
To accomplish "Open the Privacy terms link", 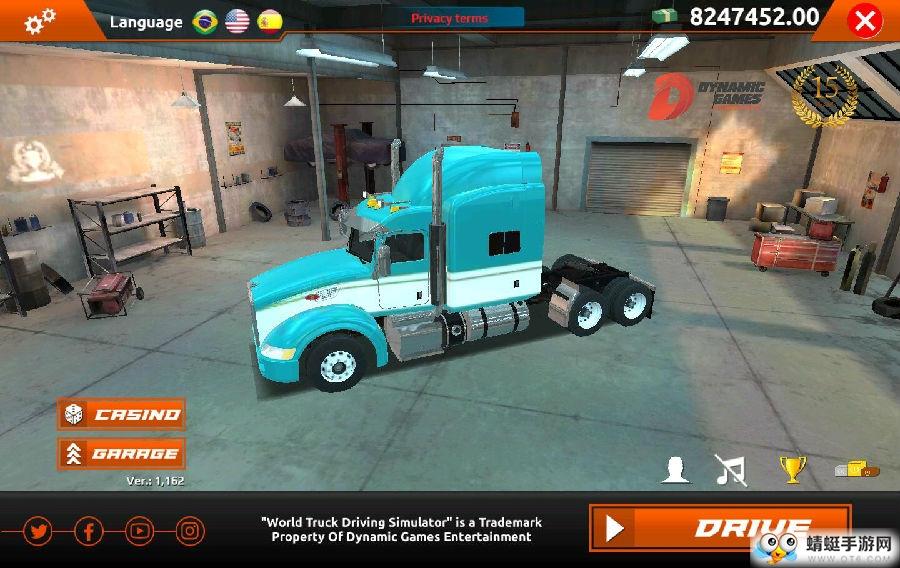I will (x=450, y=18).
